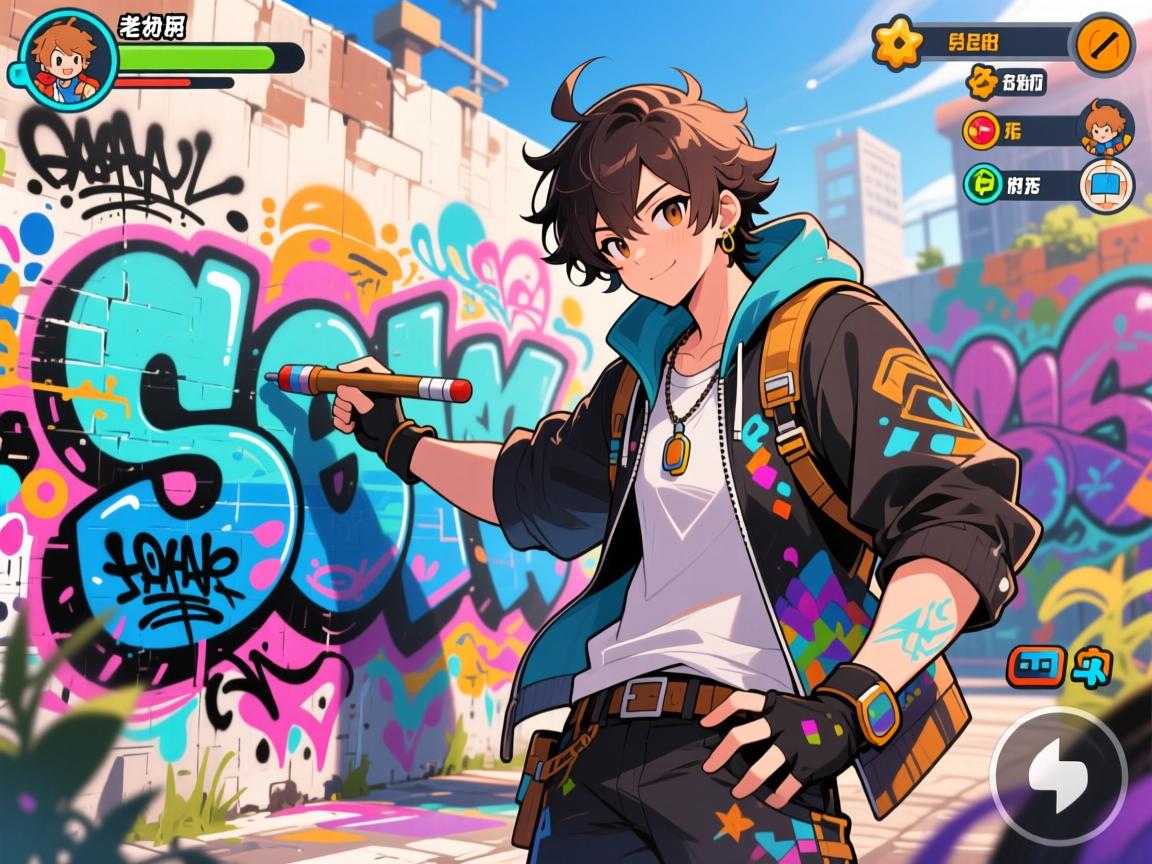The height and width of the screenshot is (864, 1152).
Task: Open the orange-haired character avatar
Action: pos(1106,128)
